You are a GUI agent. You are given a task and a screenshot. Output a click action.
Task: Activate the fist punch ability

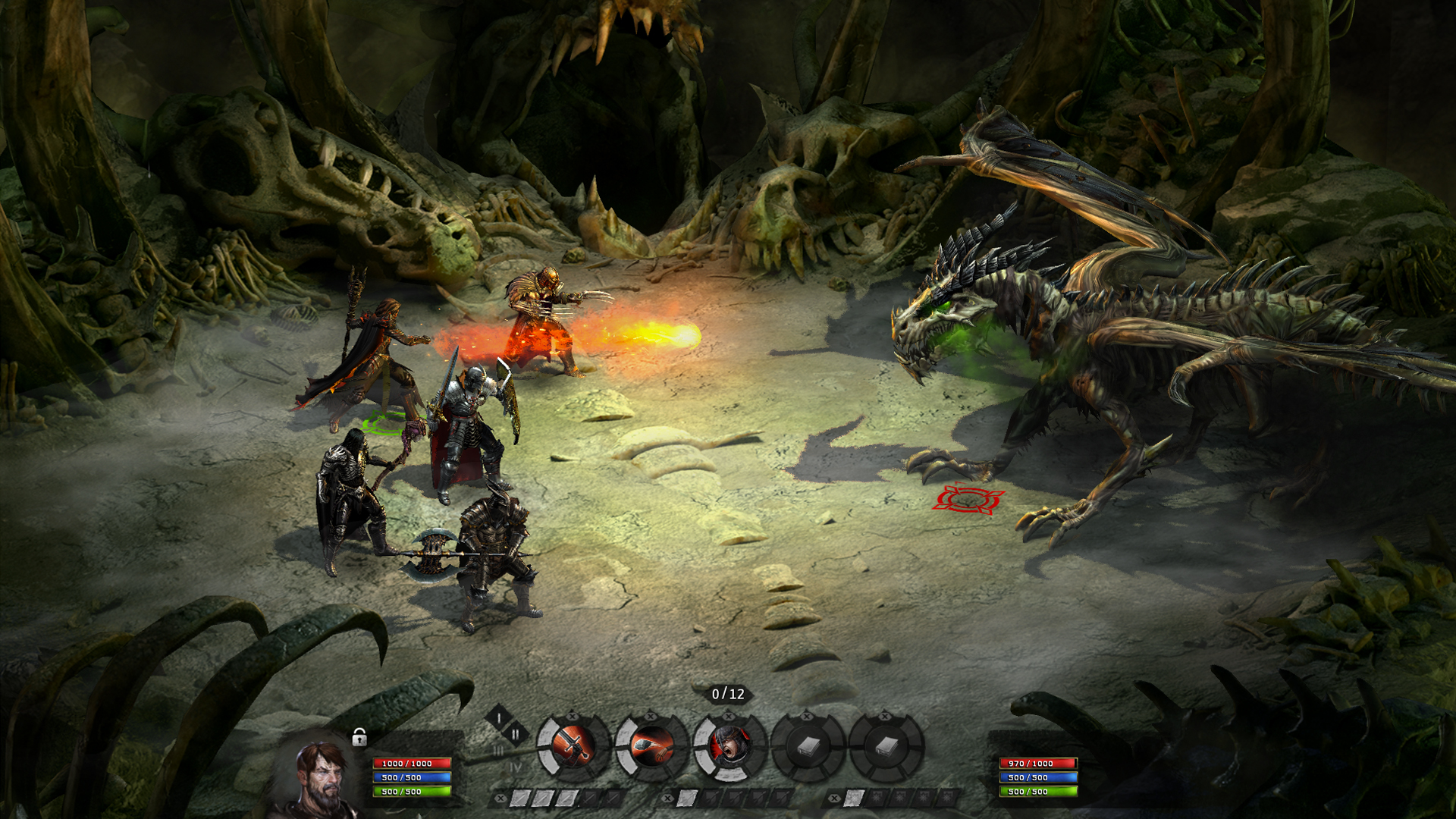click(651, 747)
